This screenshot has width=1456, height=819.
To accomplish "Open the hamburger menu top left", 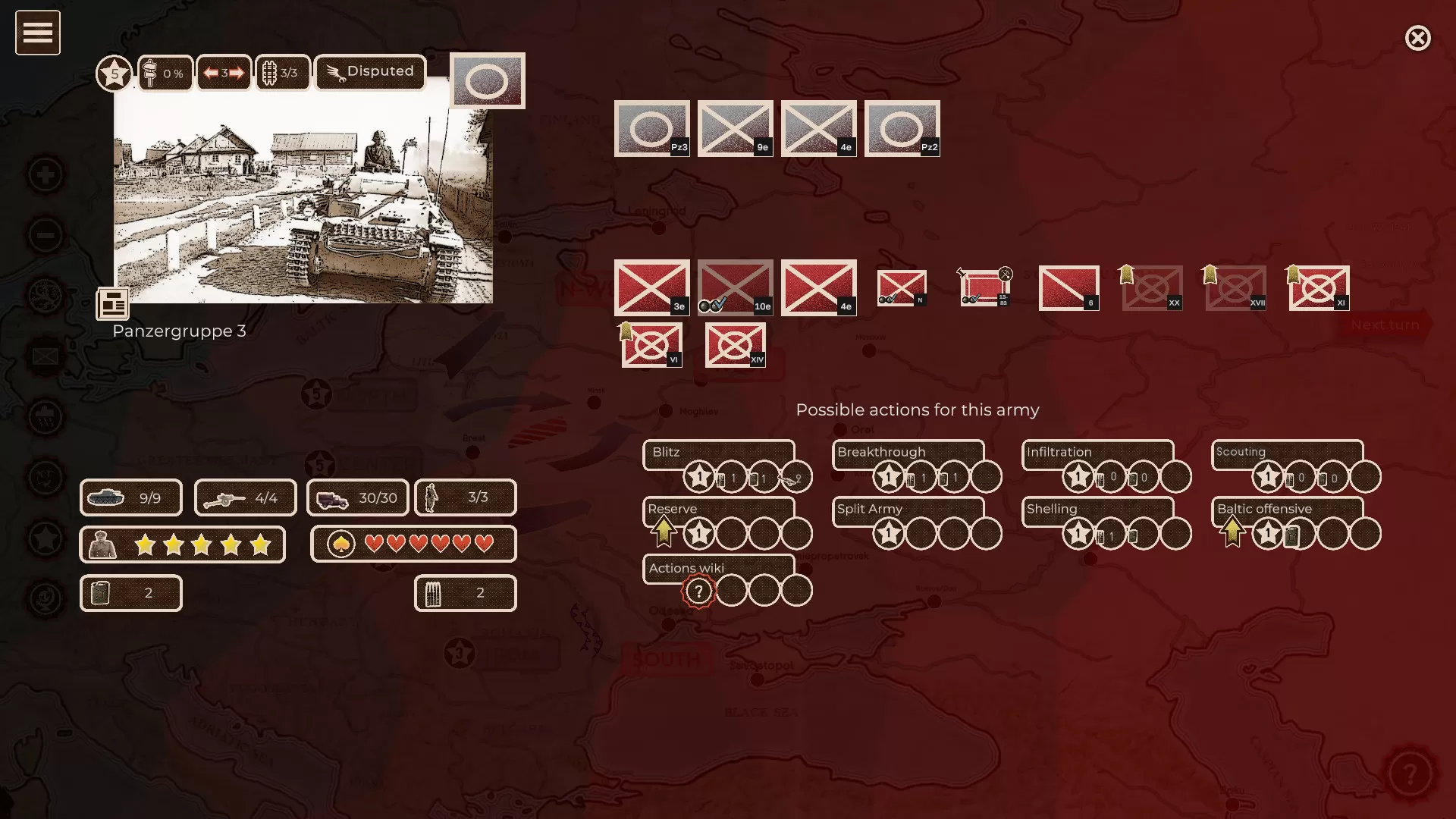I will 37,32.
